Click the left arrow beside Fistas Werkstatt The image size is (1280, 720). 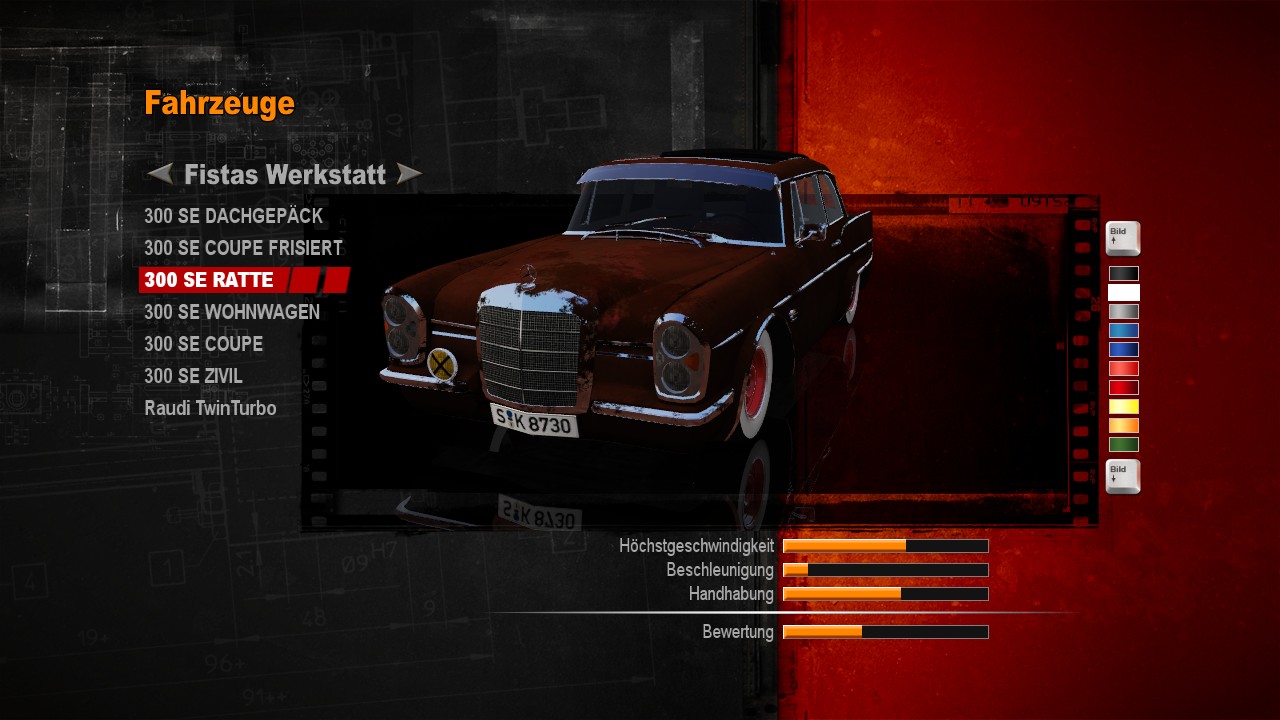click(160, 175)
